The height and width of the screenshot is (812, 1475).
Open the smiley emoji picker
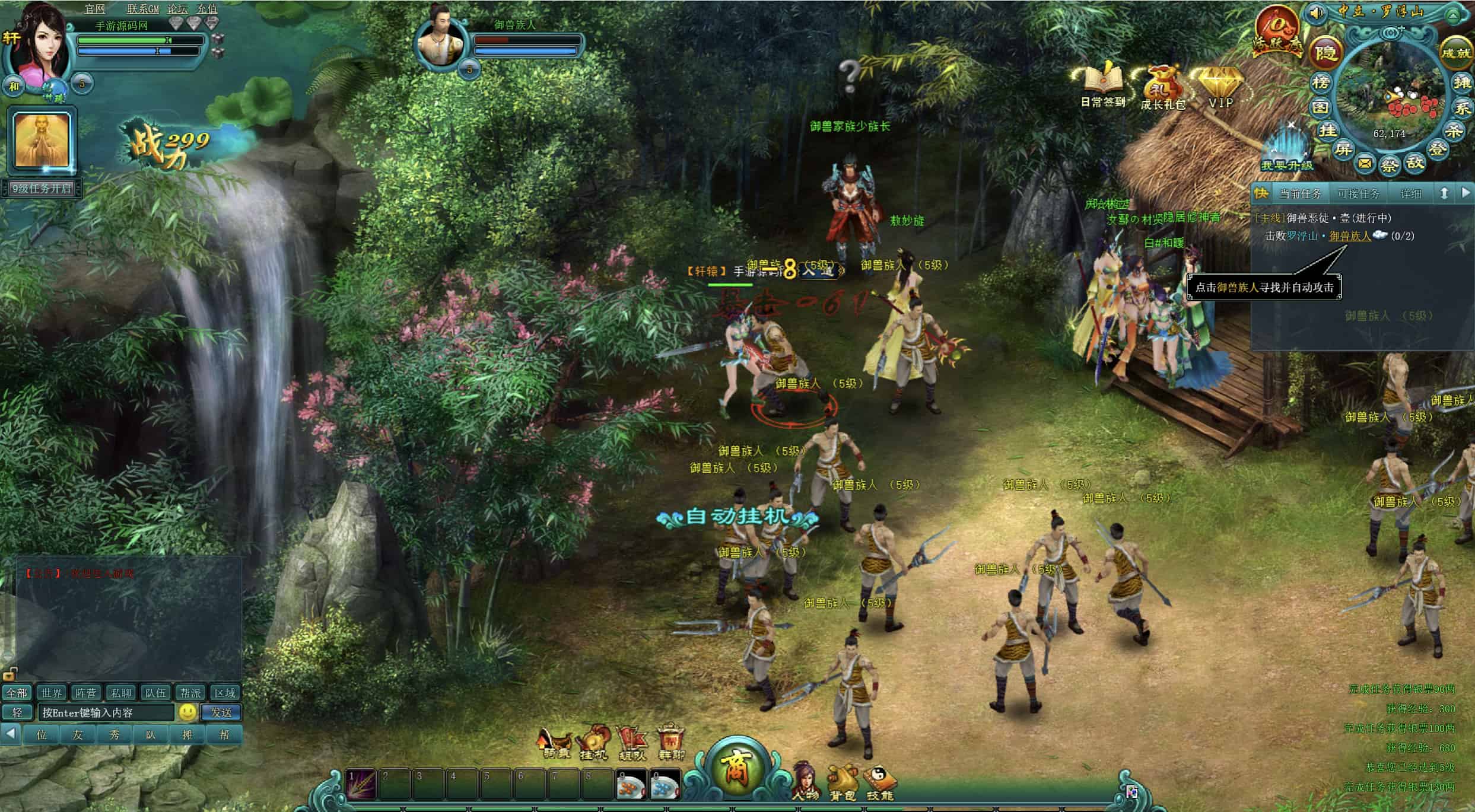point(187,712)
